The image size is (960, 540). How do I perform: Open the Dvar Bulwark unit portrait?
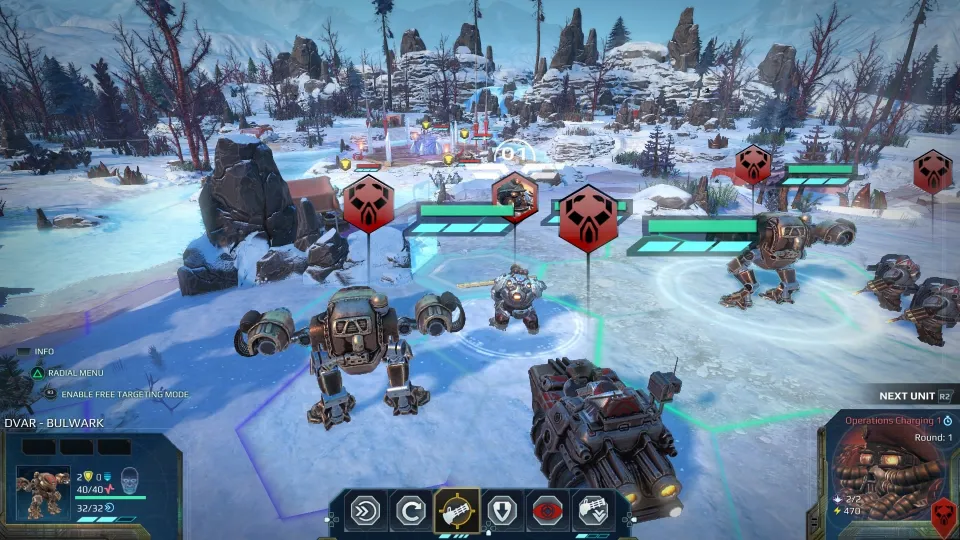[x=43, y=492]
